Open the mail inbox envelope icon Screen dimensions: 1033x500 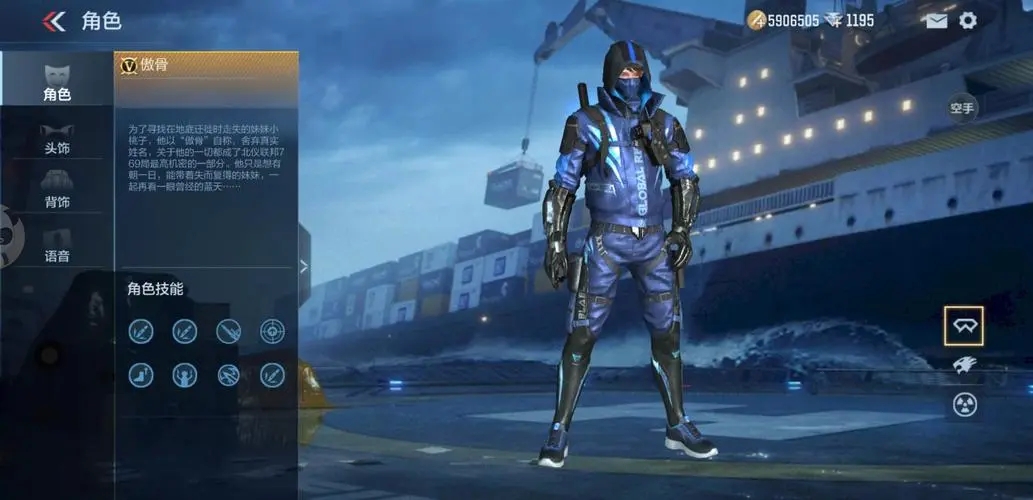[936, 21]
